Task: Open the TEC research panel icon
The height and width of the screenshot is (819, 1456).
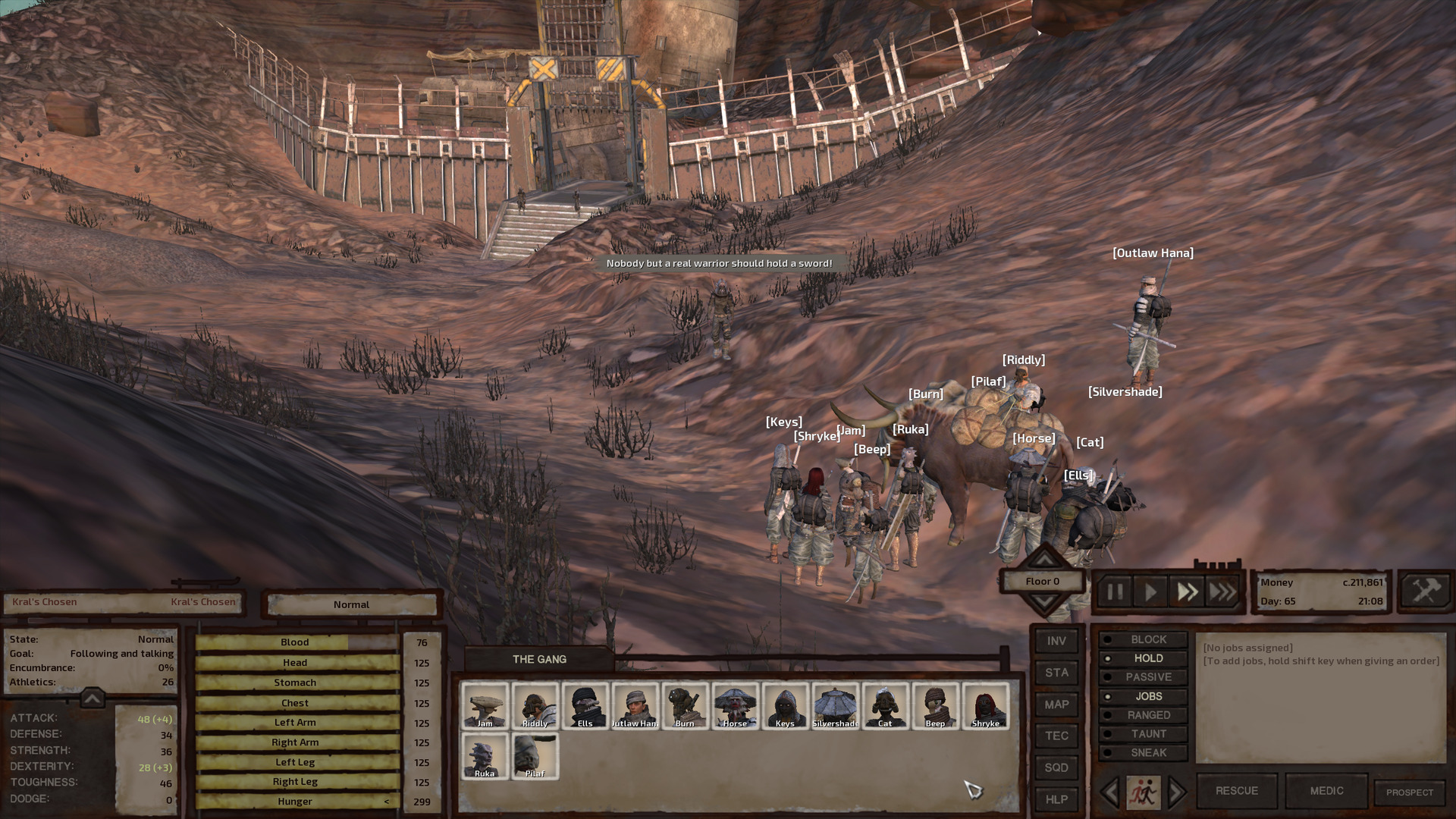Action: [x=1056, y=736]
